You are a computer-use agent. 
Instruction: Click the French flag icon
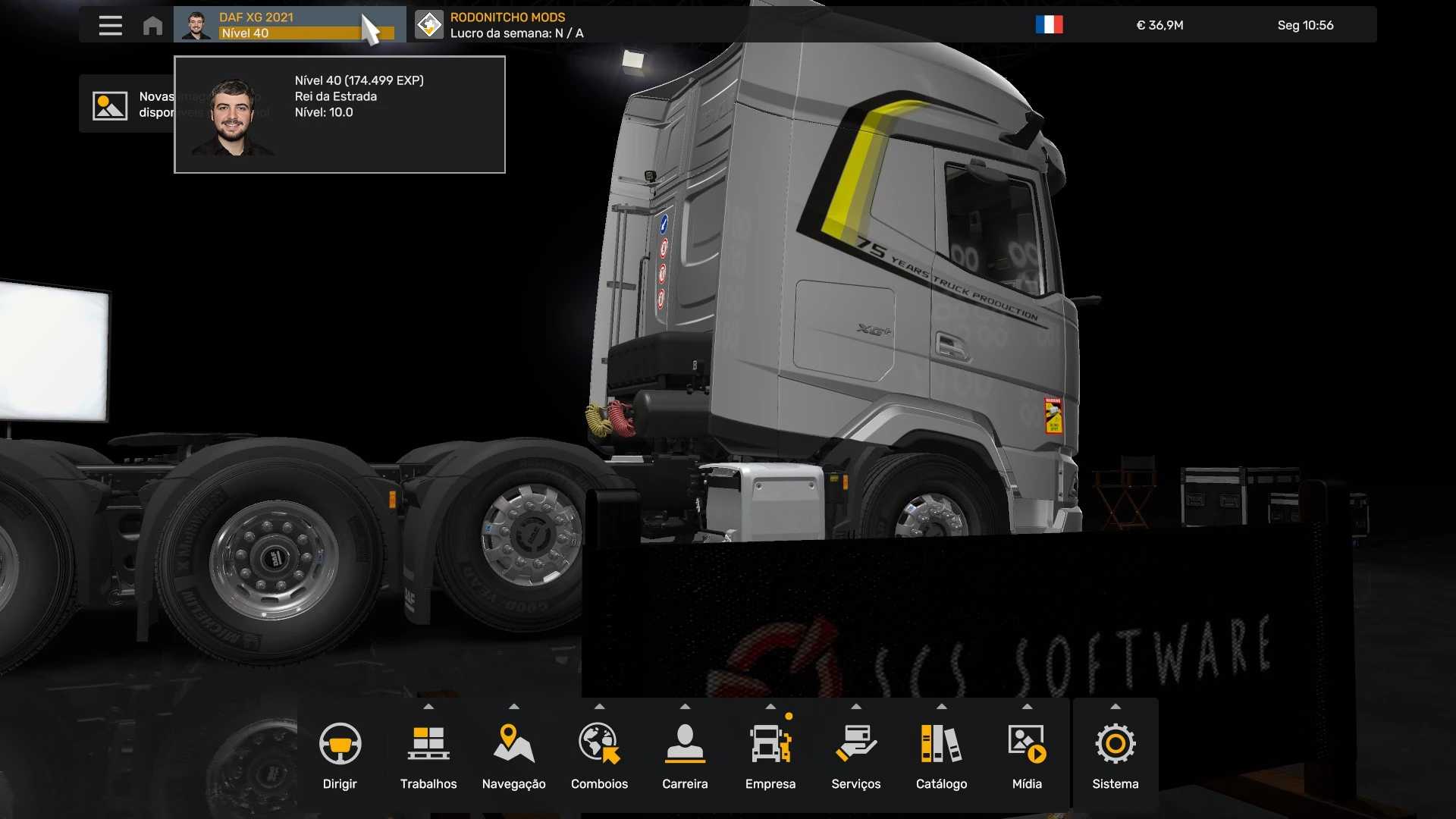pyautogui.click(x=1049, y=25)
